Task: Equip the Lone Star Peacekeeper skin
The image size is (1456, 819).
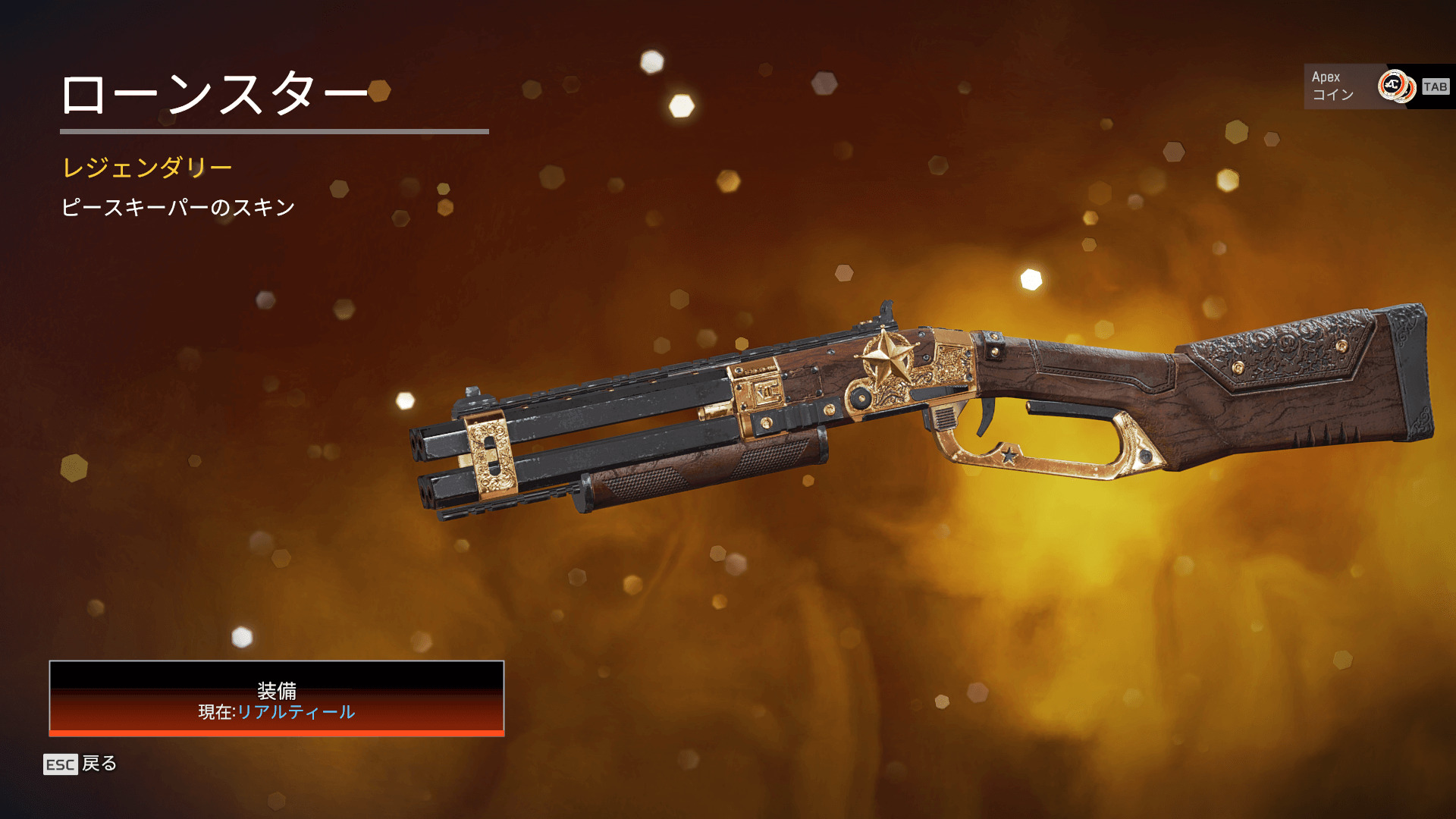Action: point(277,698)
